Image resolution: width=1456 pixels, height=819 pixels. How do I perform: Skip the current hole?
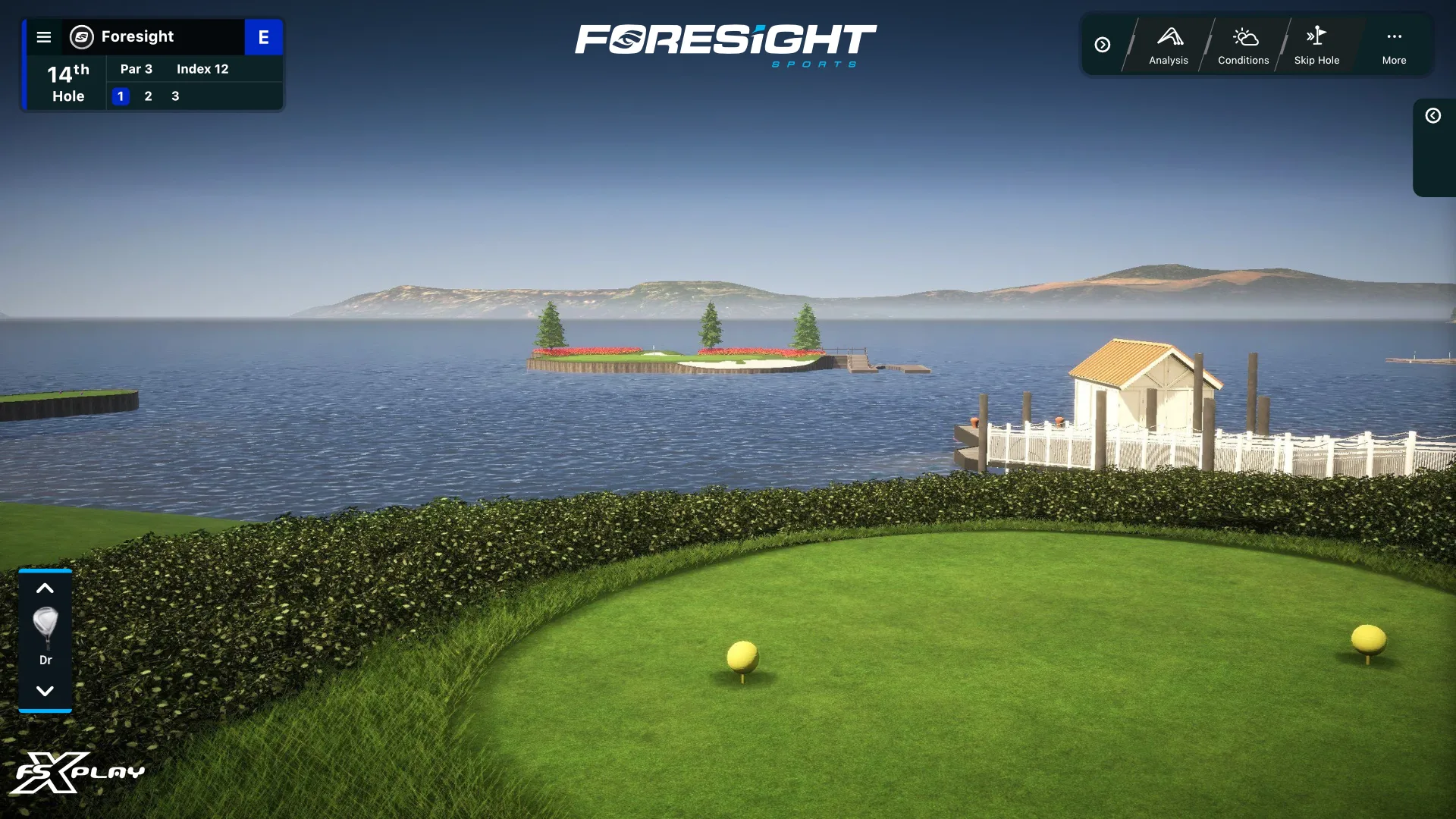[1316, 45]
